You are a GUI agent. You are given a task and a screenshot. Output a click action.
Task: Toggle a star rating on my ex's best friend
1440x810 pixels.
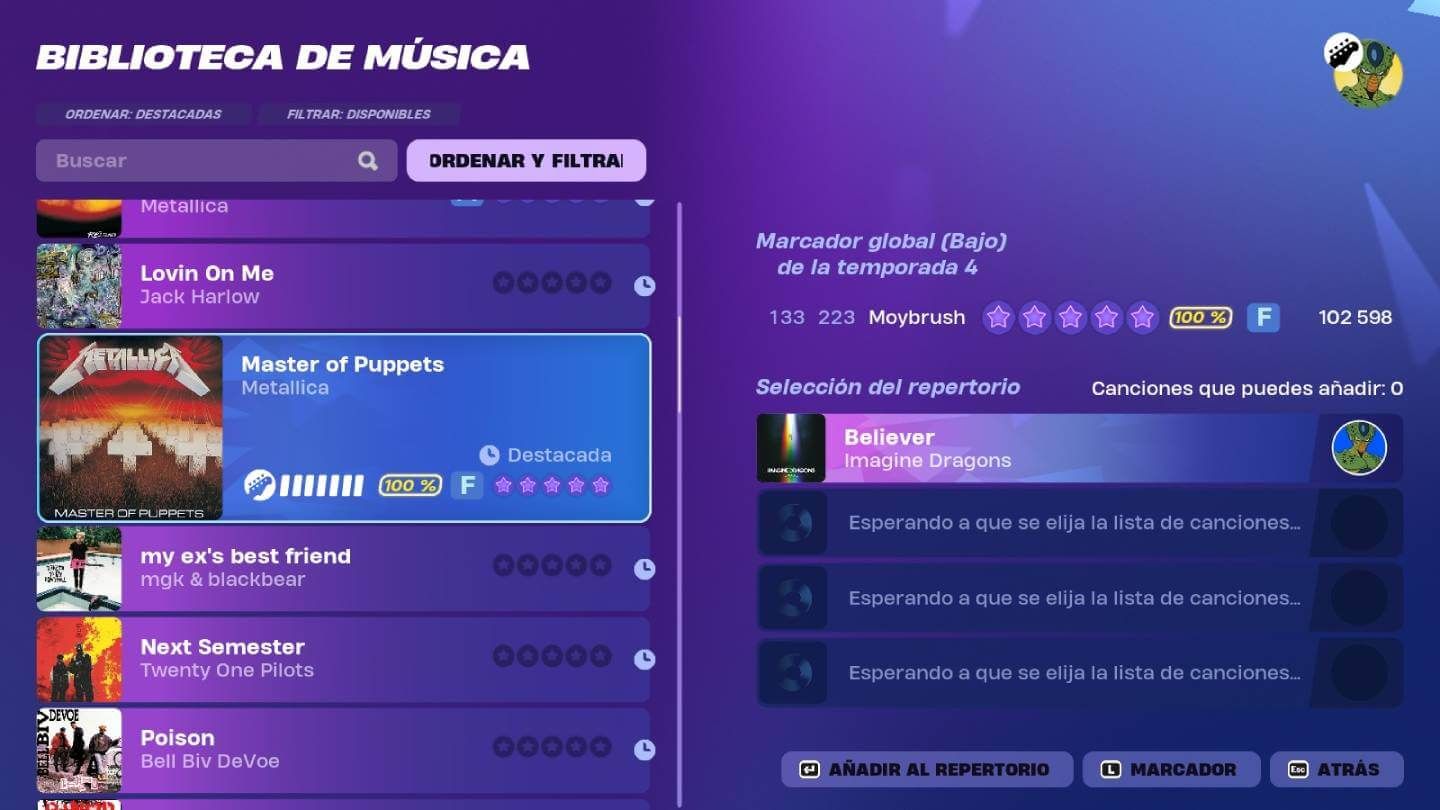(x=551, y=564)
